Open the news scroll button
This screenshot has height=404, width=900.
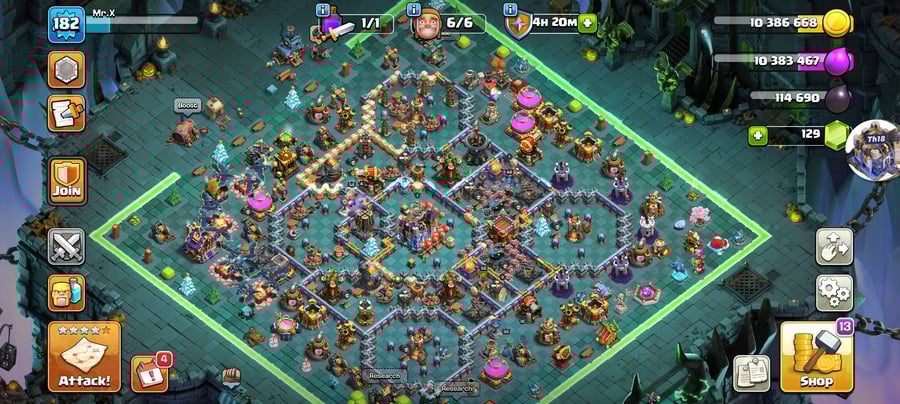pyautogui.click(x=67, y=114)
